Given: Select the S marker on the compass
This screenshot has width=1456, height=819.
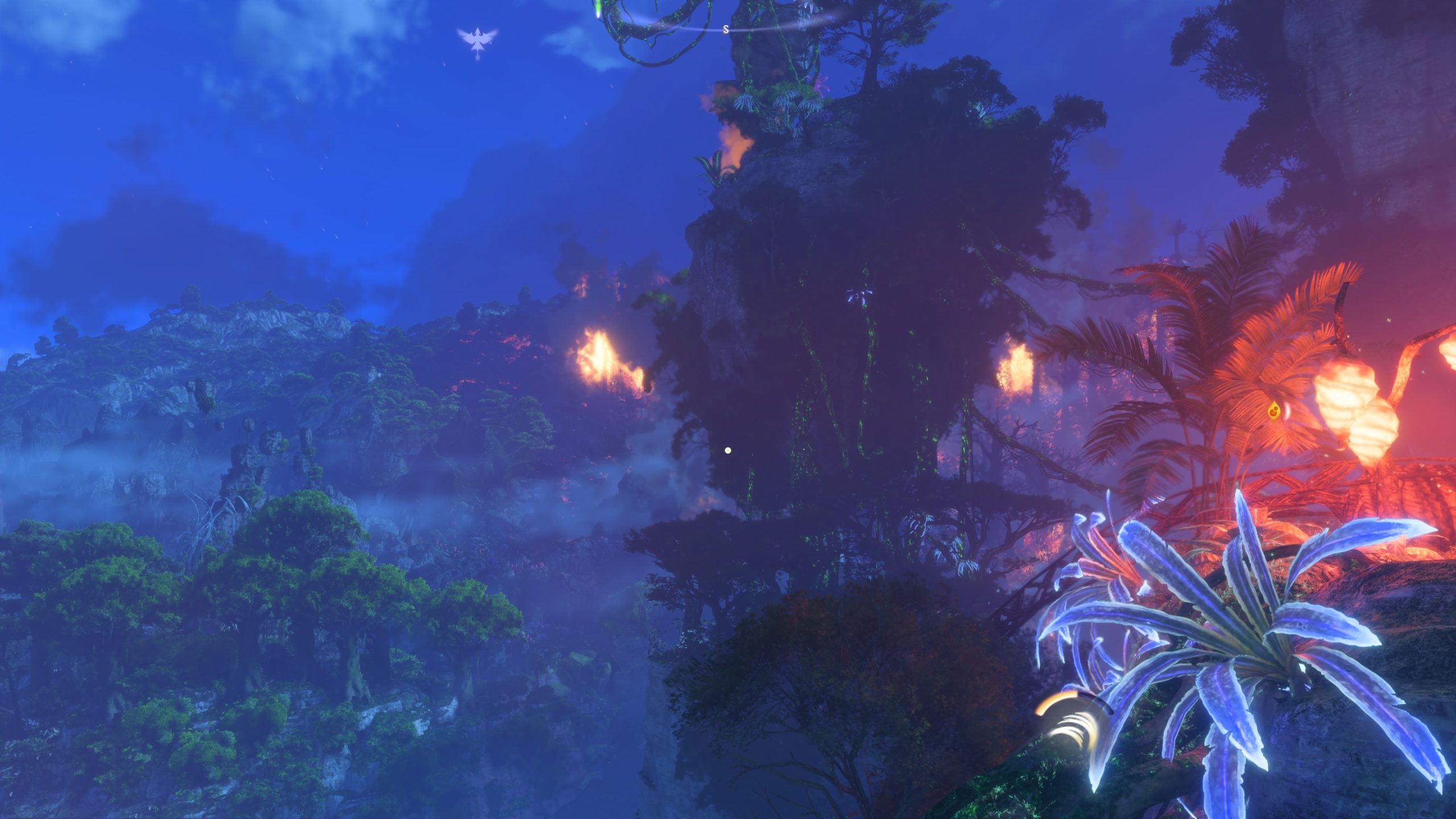Looking at the screenshot, I should point(725,30).
